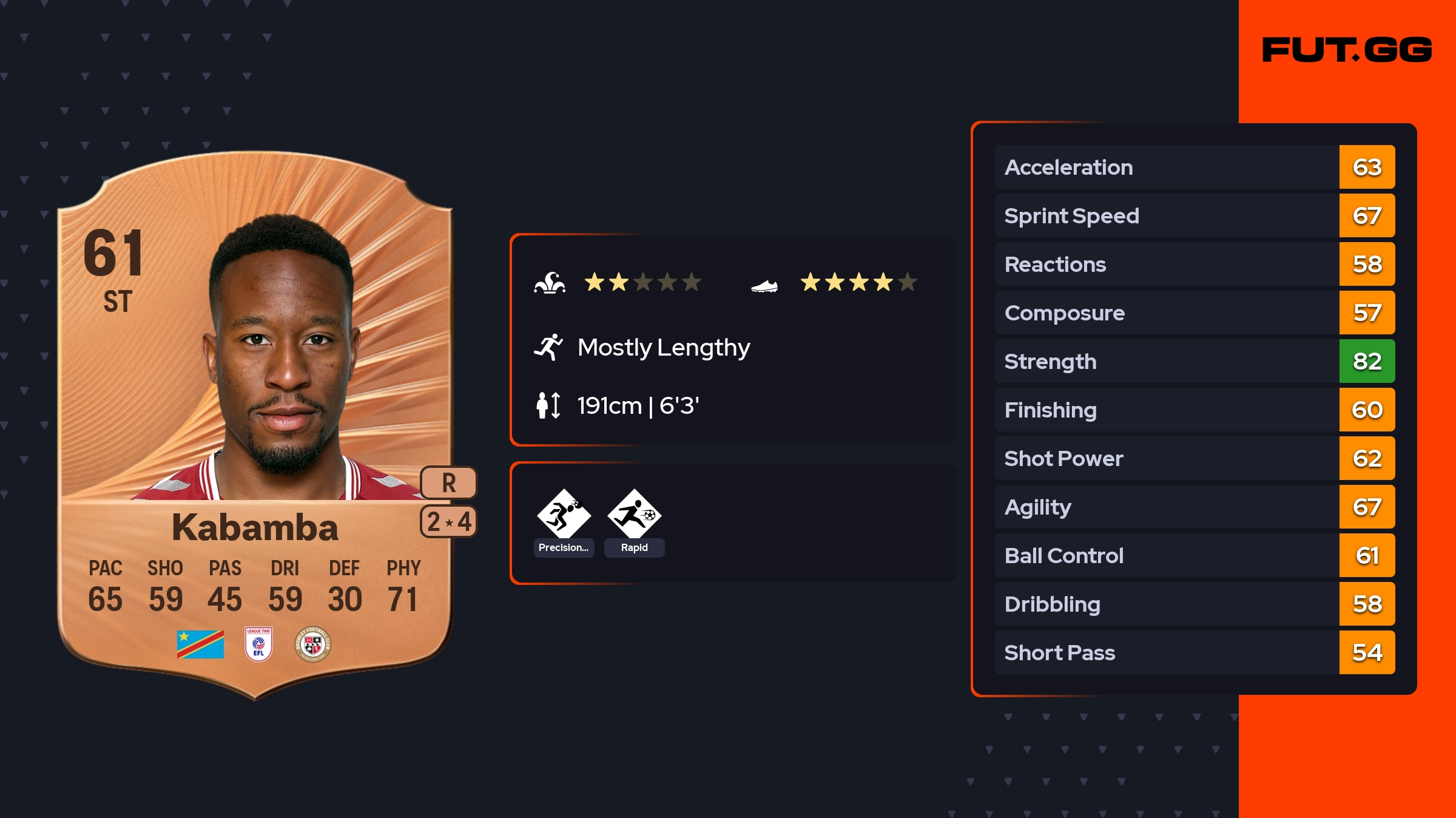Select the Acceleration stat row
The image size is (1456, 818).
tap(1194, 167)
